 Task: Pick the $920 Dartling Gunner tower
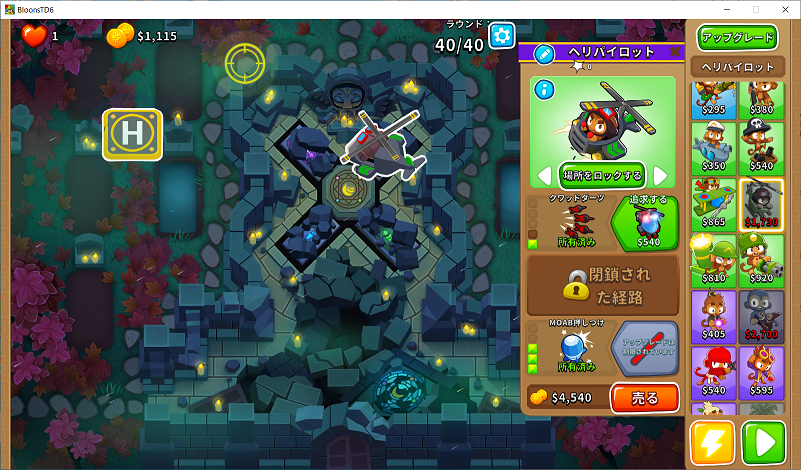[762, 256]
